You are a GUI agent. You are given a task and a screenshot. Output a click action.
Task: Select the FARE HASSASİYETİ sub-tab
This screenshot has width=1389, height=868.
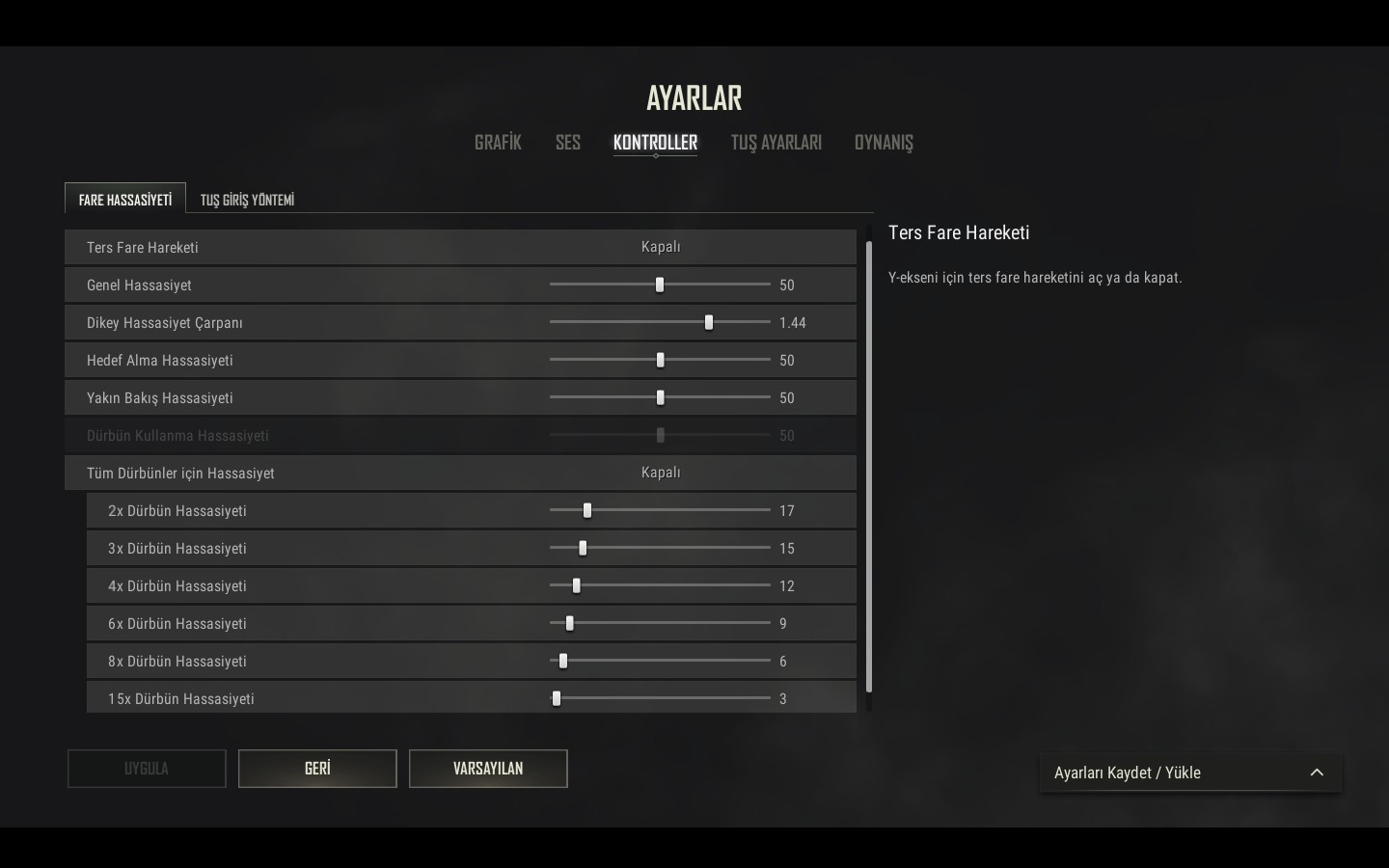[125, 200]
